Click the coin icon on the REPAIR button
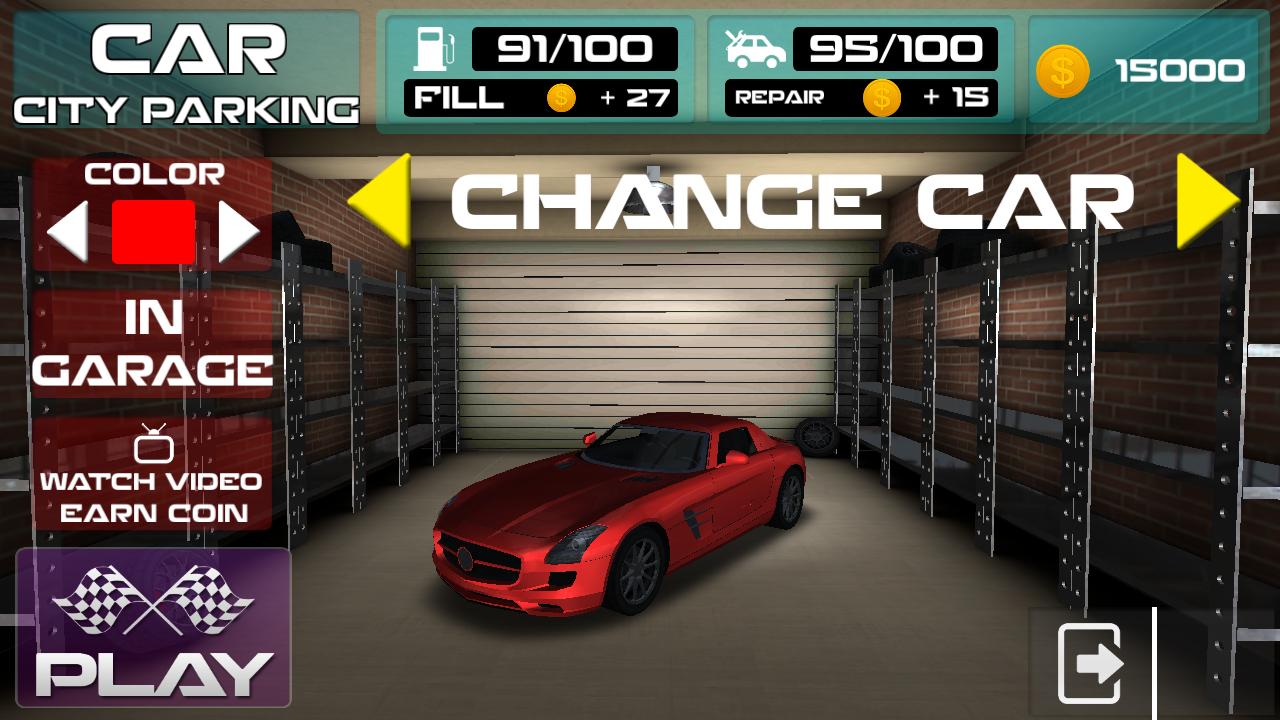This screenshot has height=720, width=1280. pos(881,98)
